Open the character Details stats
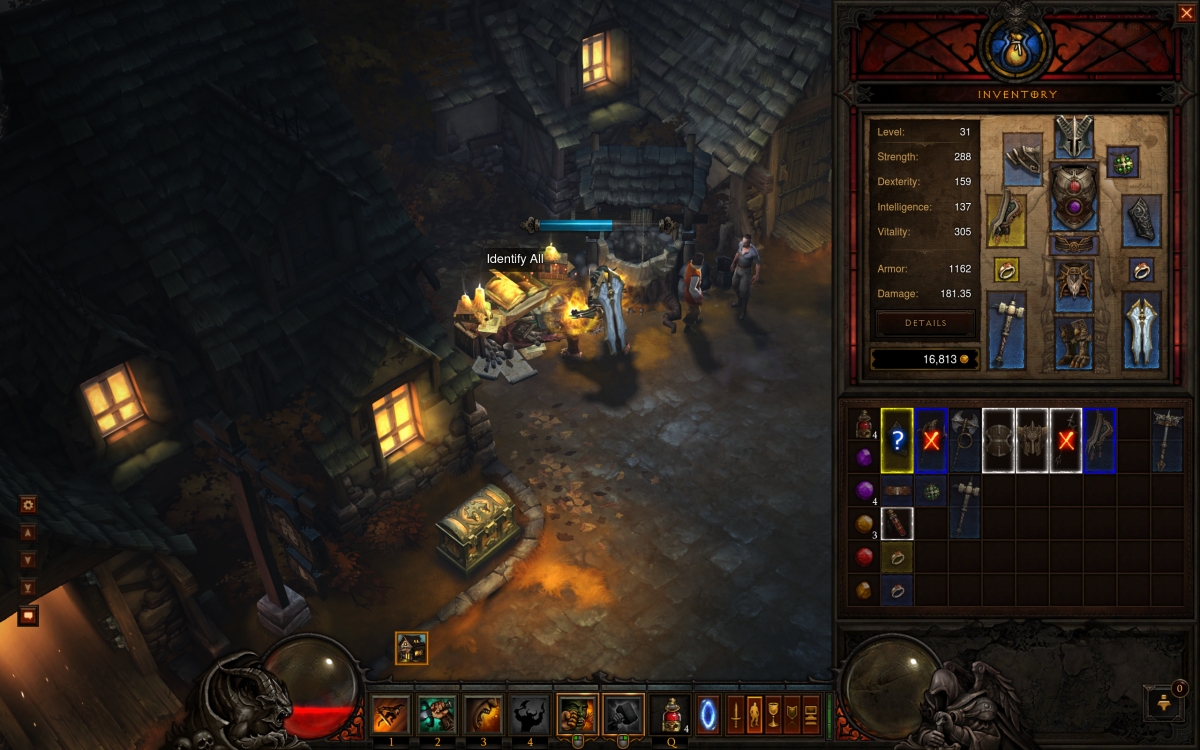Screen dimensions: 1200x750 (x=925, y=323)
